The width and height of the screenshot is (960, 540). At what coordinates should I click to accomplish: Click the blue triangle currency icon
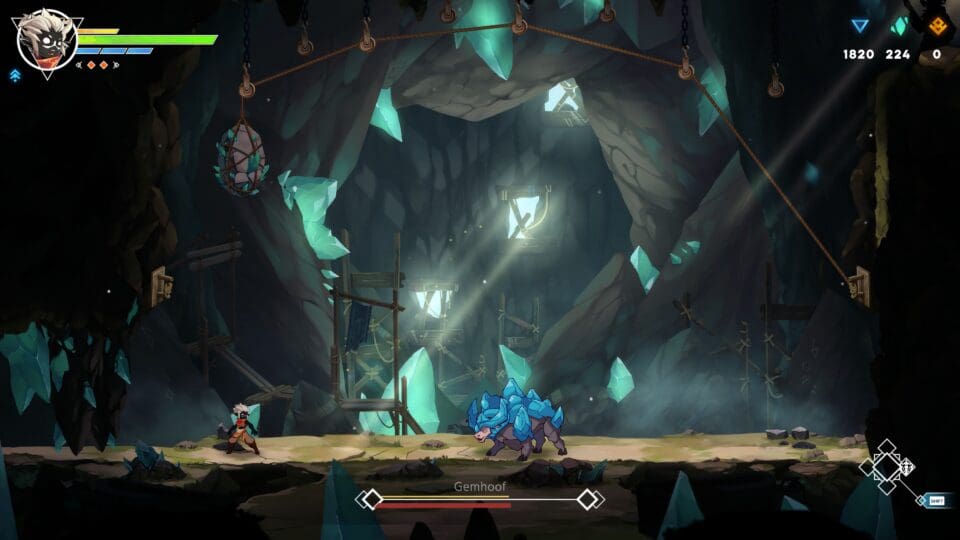[x=859, y=27]
